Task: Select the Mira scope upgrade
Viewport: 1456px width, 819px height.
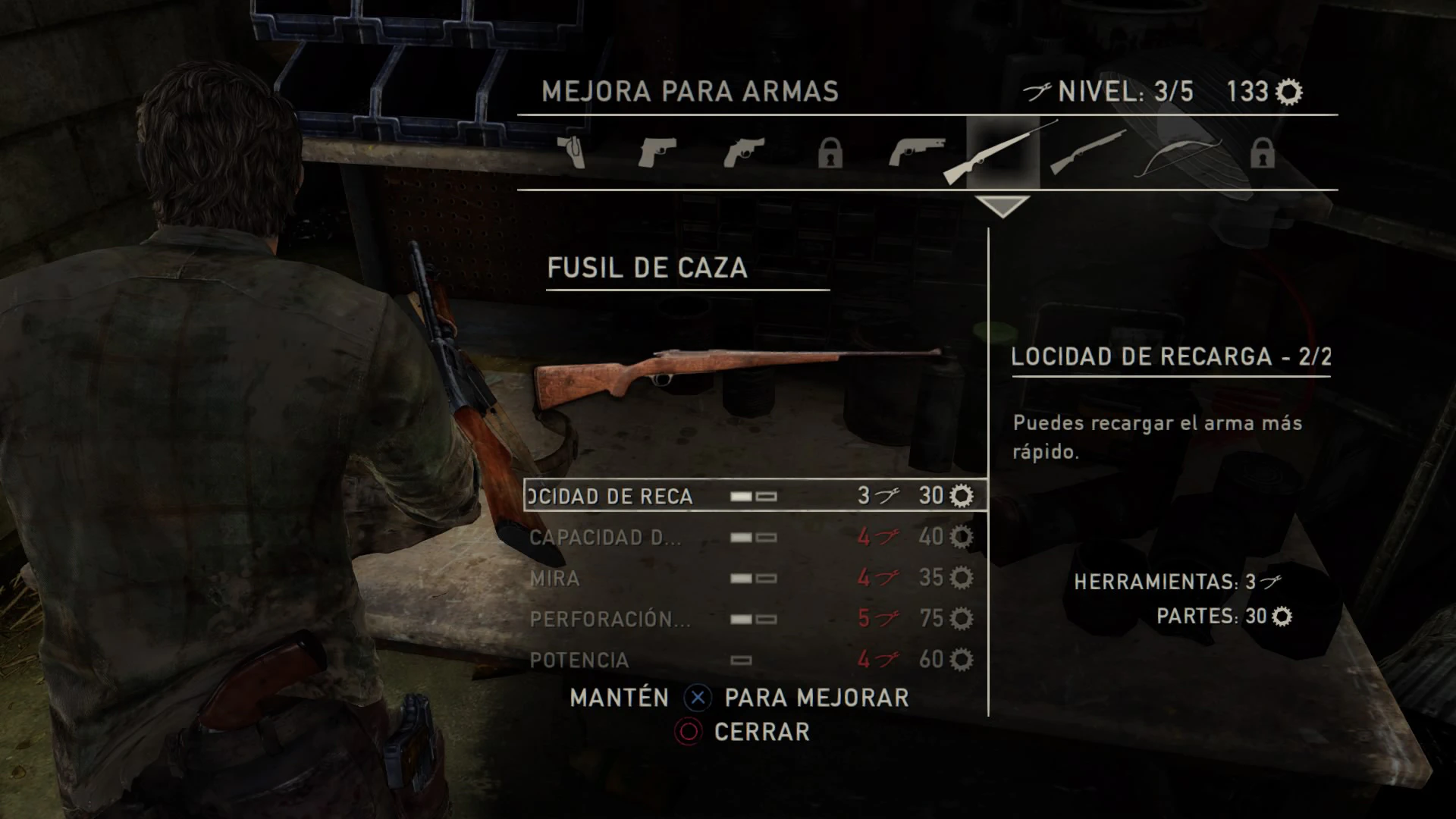Action: [755, 579]
